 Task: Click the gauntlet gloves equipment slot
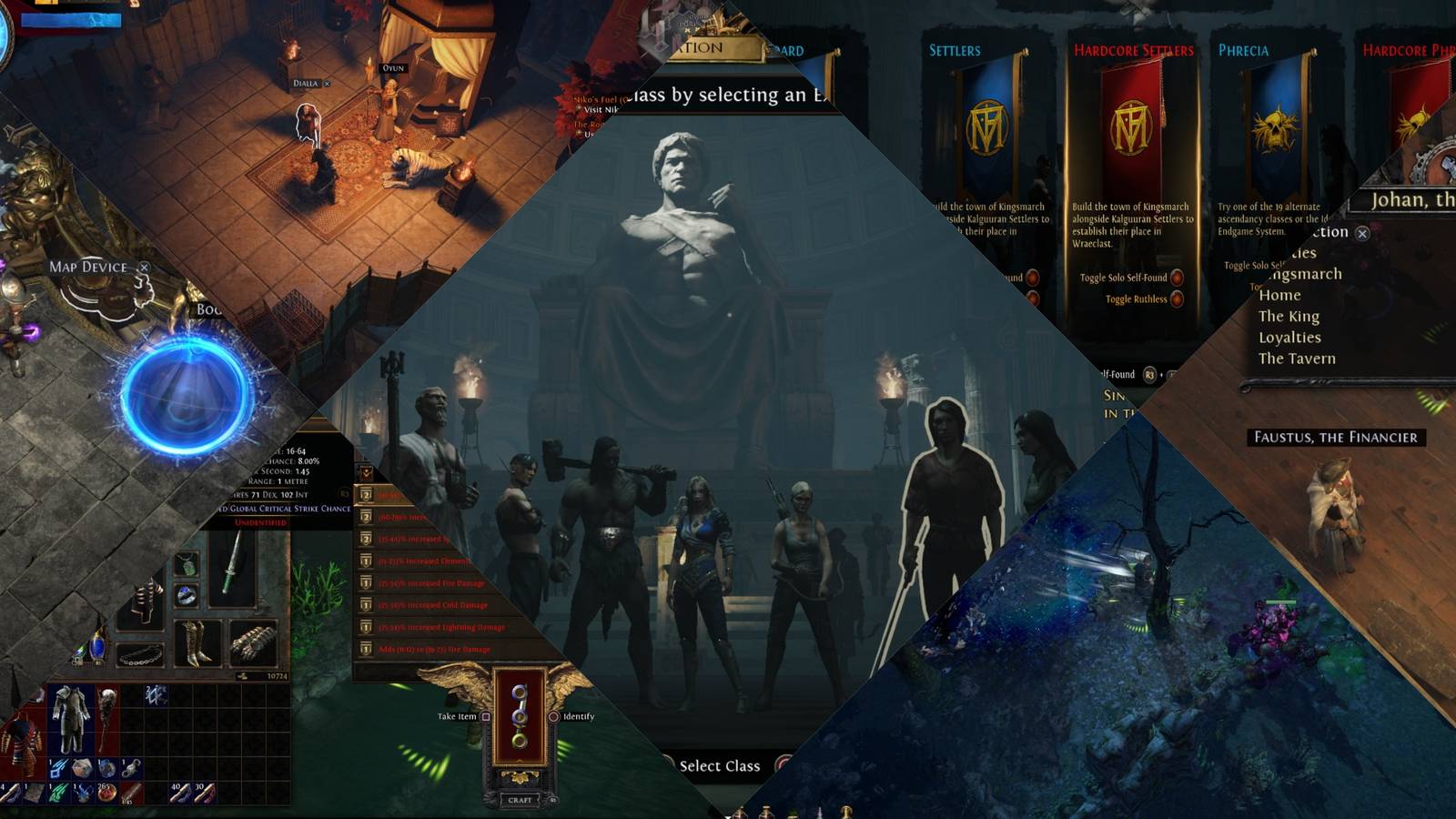tap(252, 643)
